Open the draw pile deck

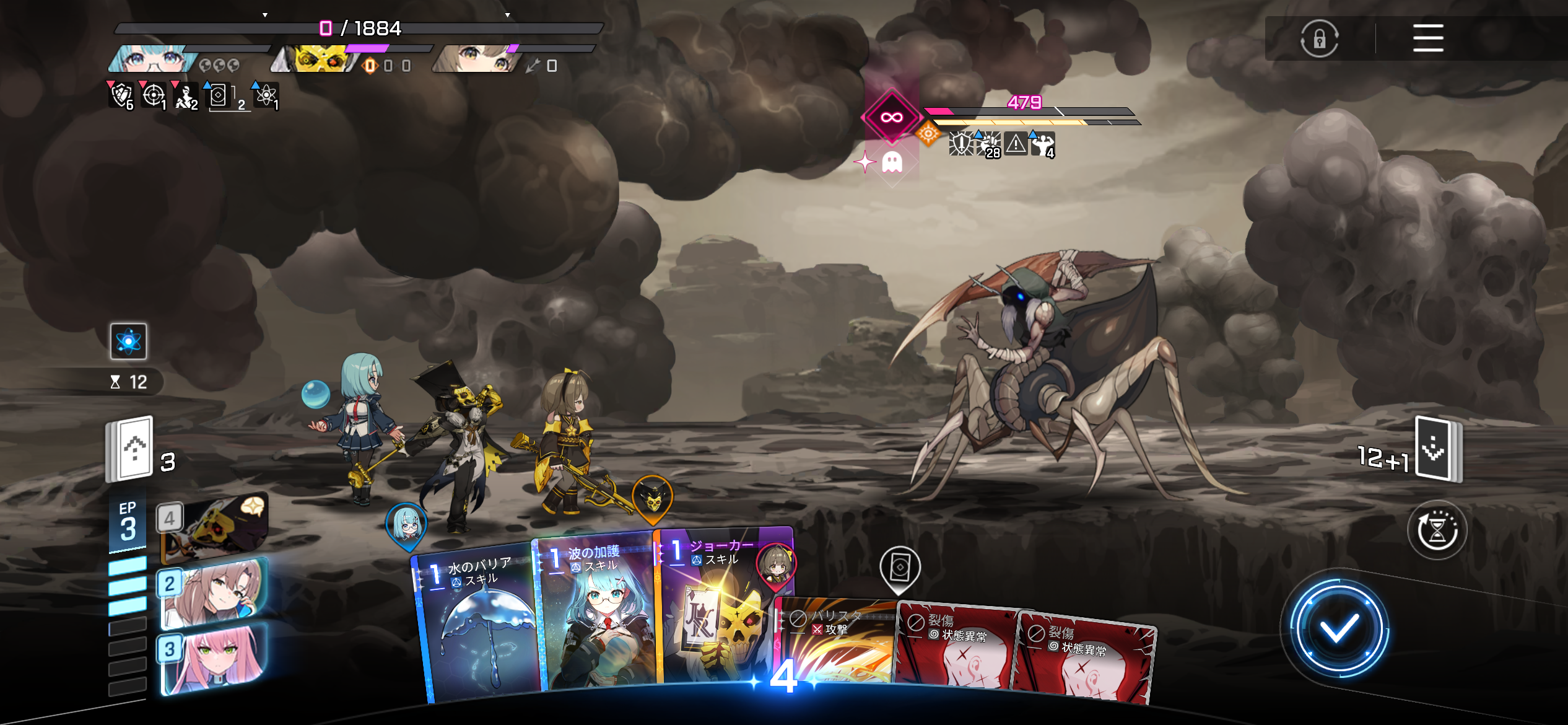tap(131, 450)
